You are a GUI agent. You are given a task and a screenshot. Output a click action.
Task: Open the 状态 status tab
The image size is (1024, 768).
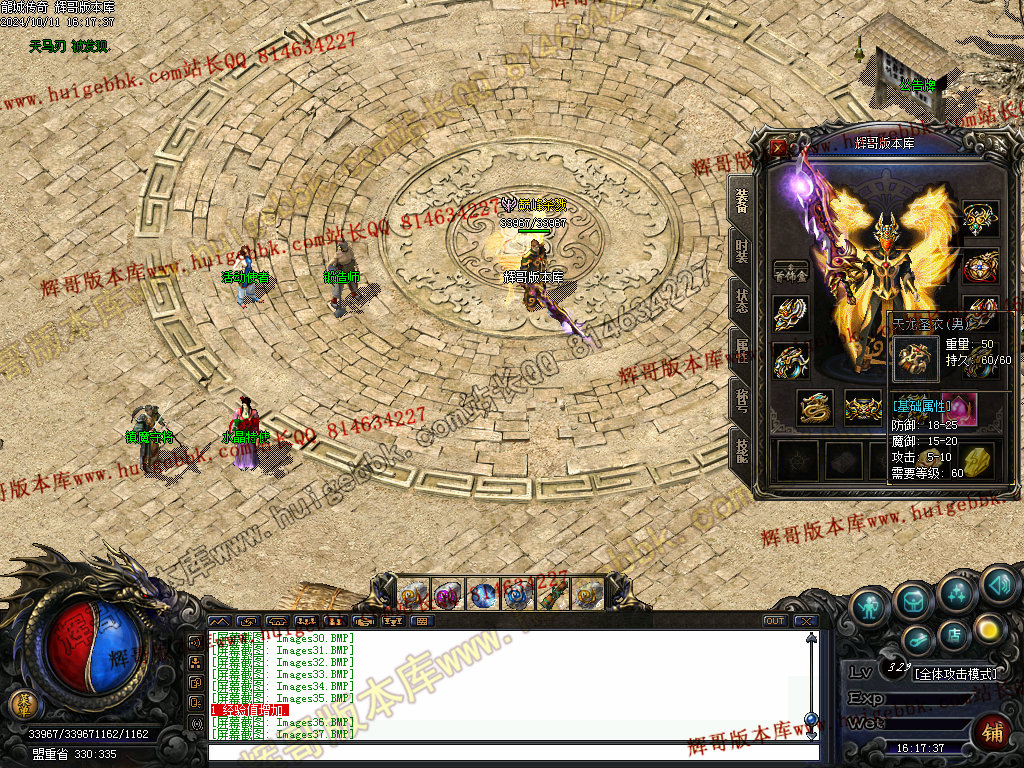(x=741, y=300)
